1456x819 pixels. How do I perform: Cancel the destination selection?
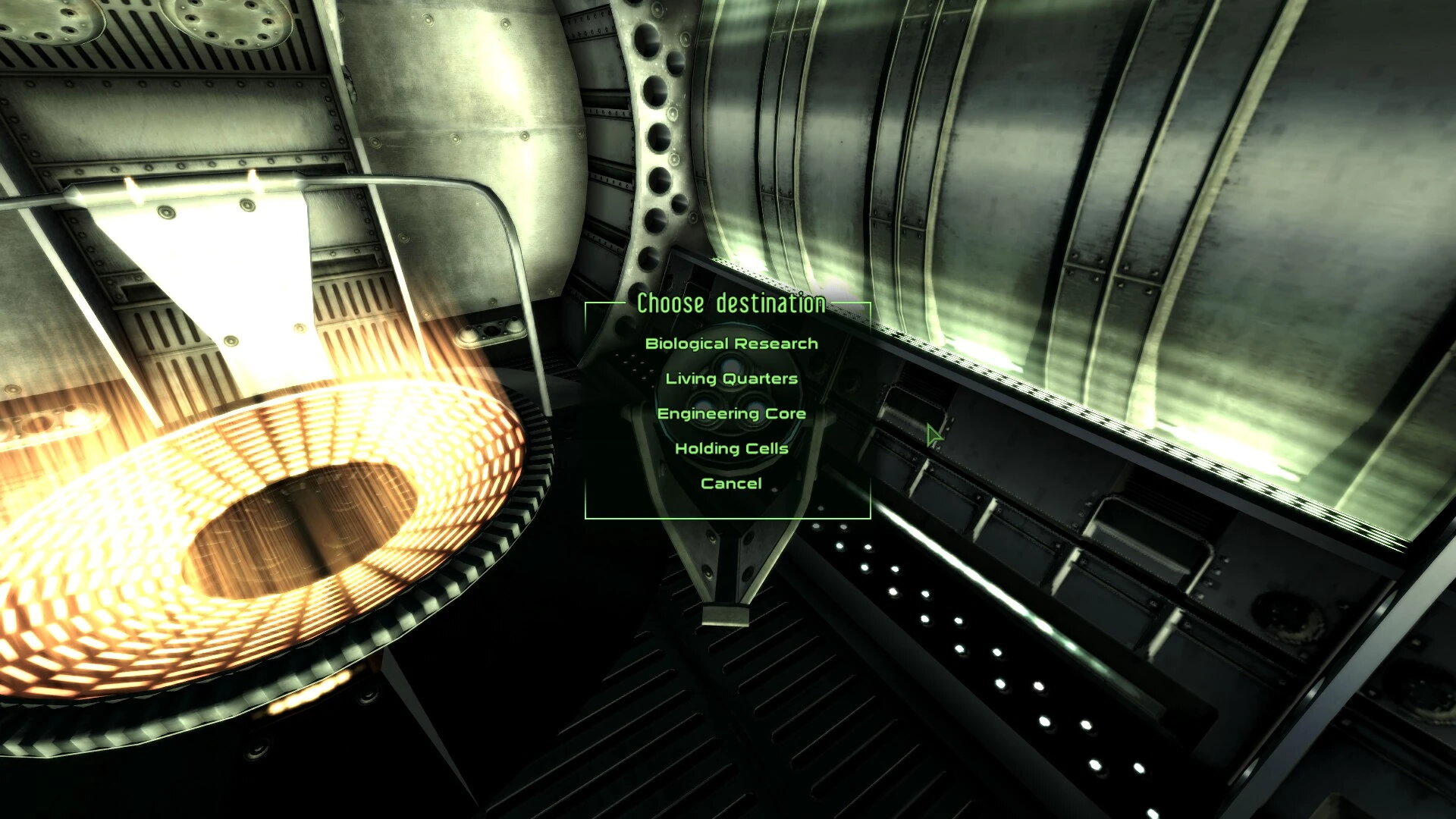click(x=730, y=482)
